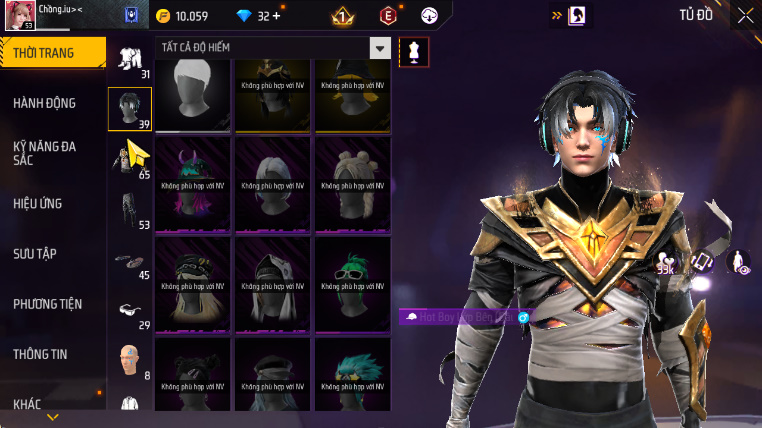
Task: Select the shoes clothing category
Action: click(129, 260)
